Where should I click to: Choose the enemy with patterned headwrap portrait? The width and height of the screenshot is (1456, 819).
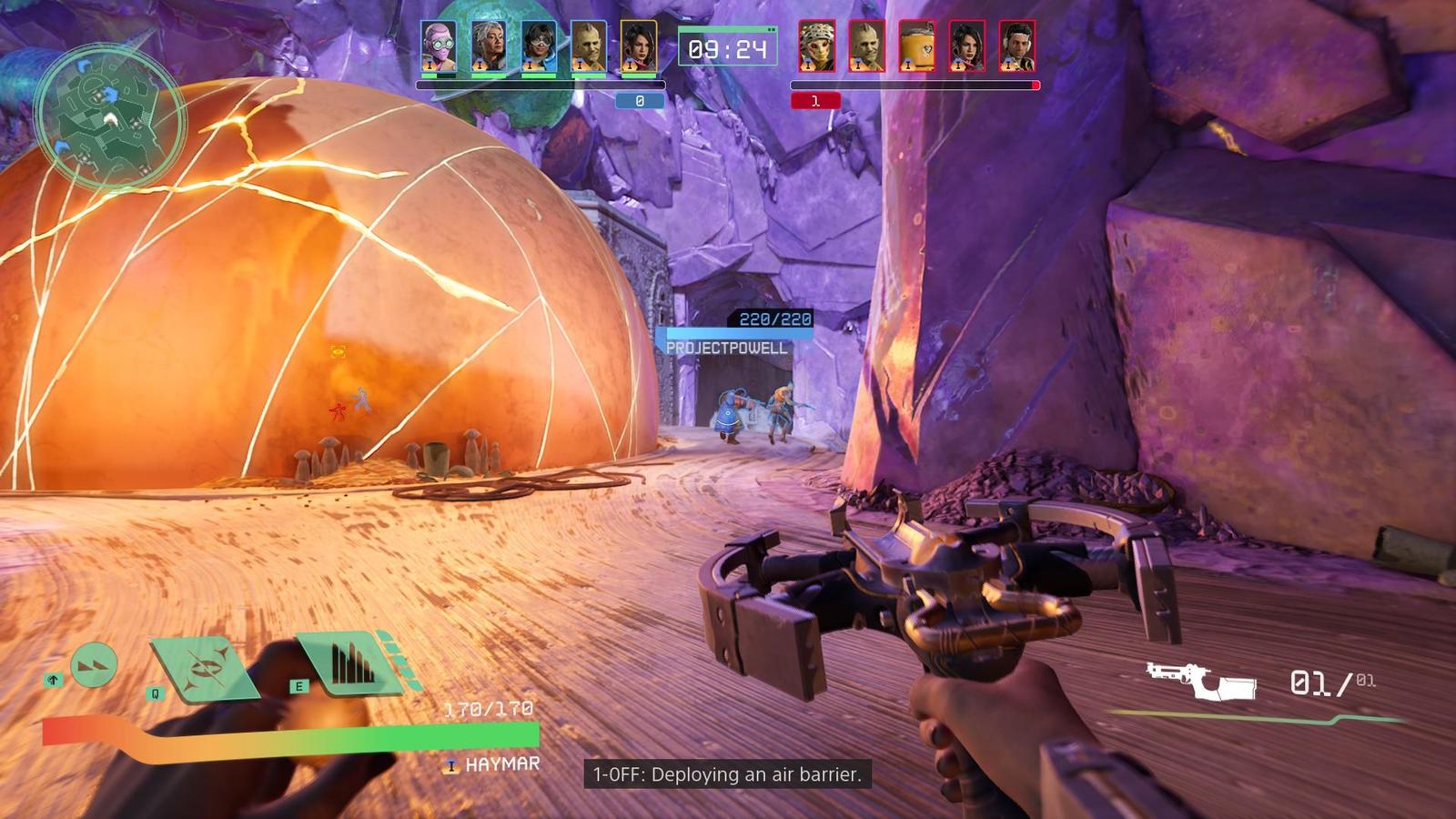[x=816, y=46]
